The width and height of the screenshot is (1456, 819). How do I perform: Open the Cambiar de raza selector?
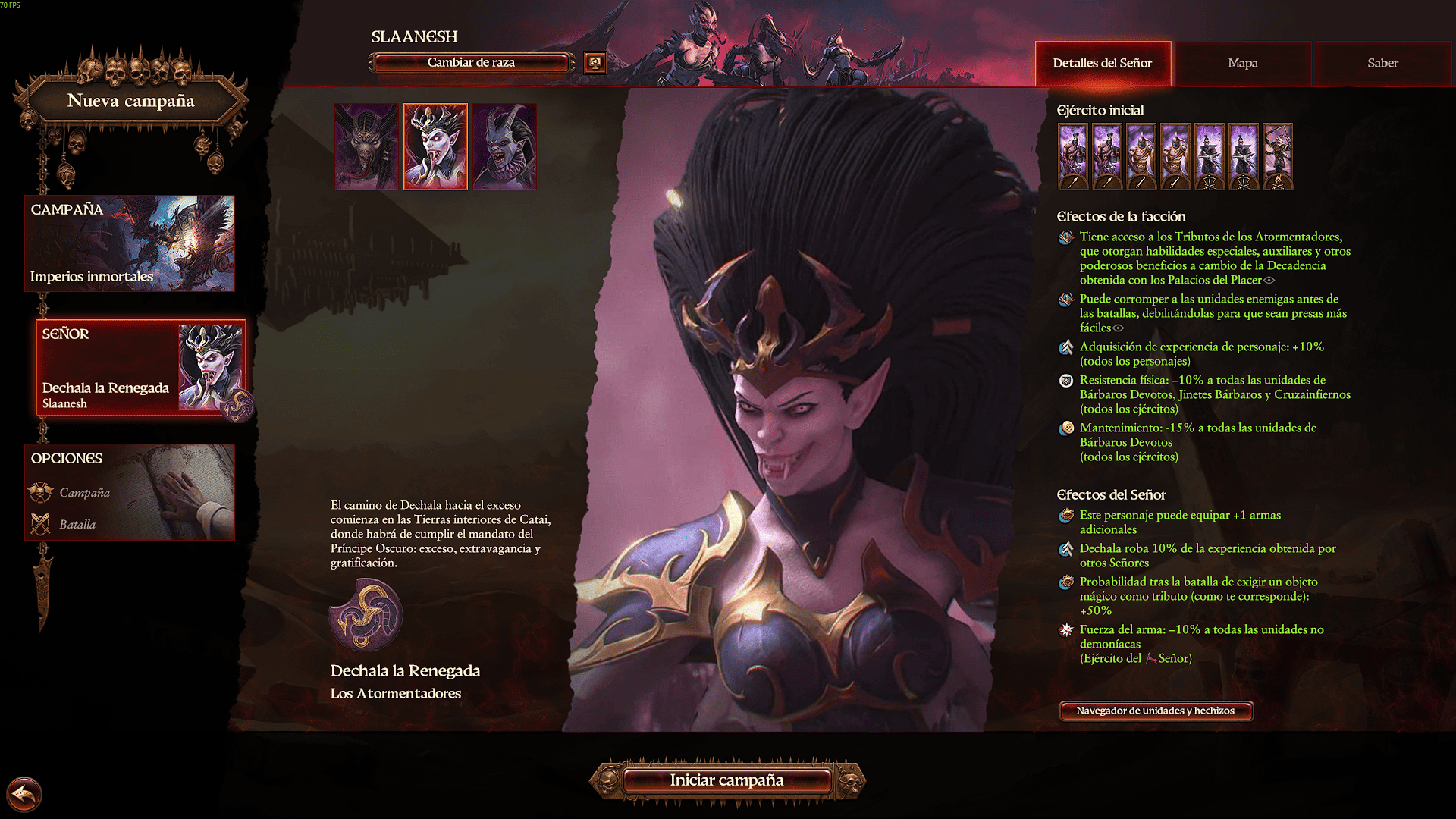[x=471, y=63]
